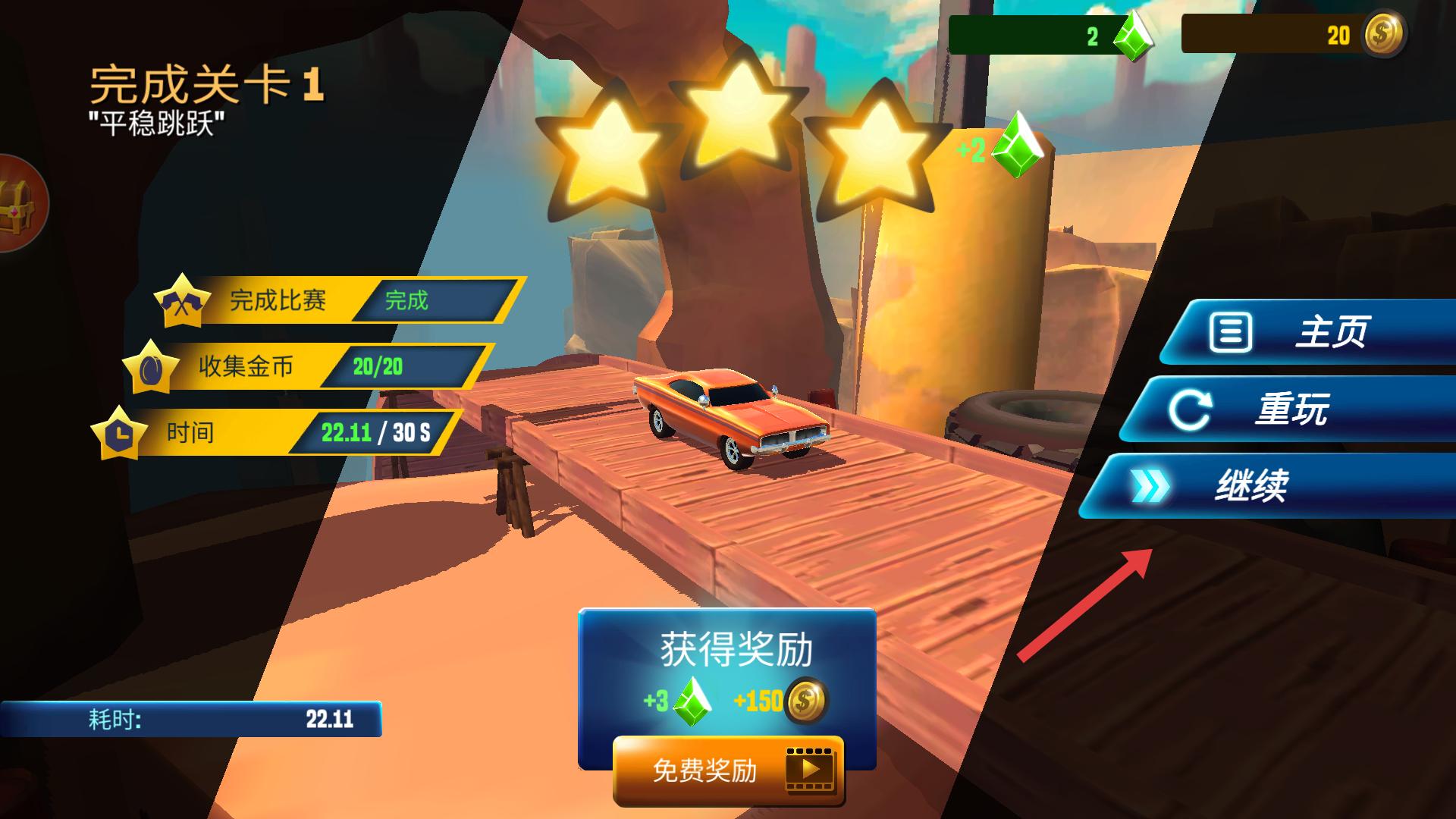Continue to next level with 继续
The image size is (1456, 819).
click(x=1266, y=486)
